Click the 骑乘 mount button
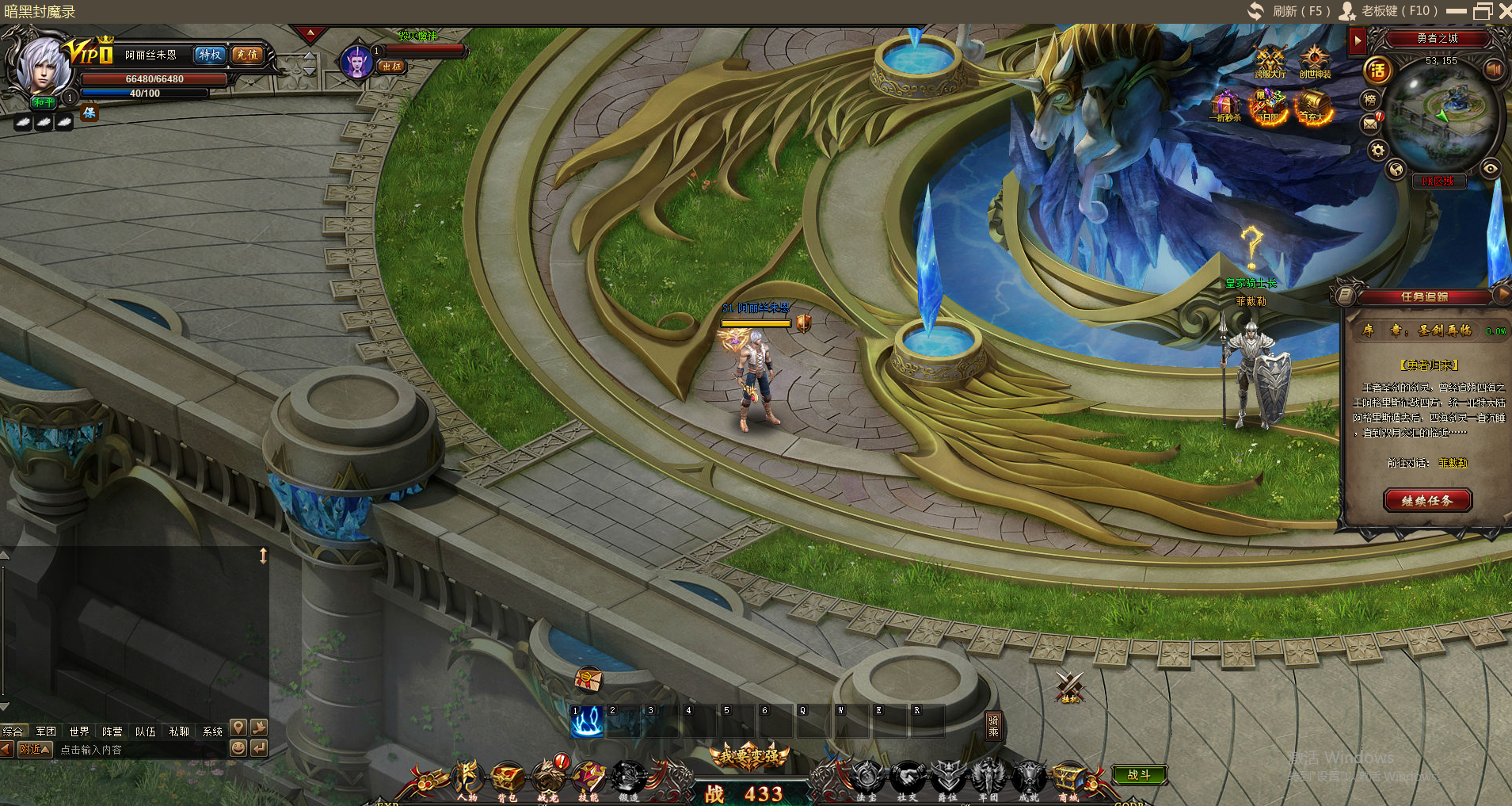The height and width of the screenshot is (806, 1512). pos(993,725)
